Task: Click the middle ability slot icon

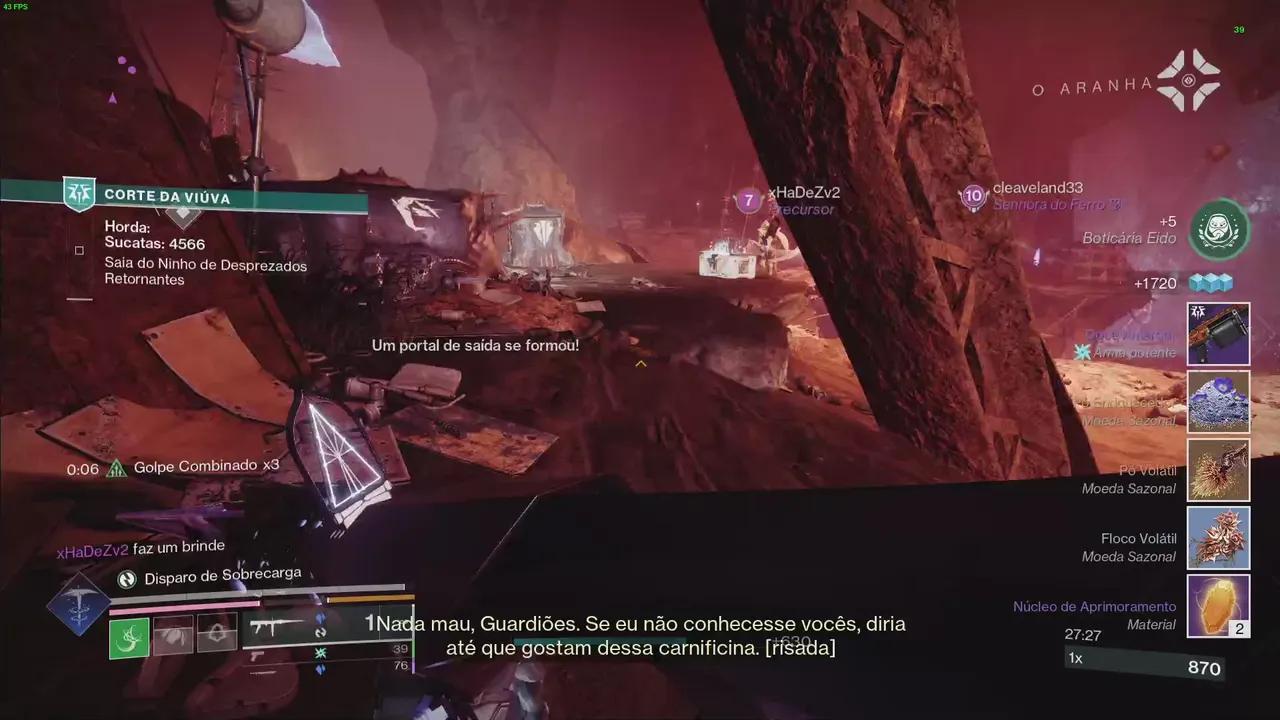Action: (173, 634)
